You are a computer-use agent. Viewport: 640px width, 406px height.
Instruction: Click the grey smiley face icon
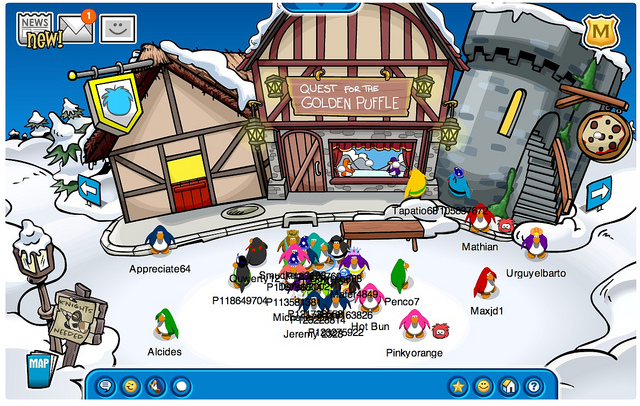click(x=118, y=27)
